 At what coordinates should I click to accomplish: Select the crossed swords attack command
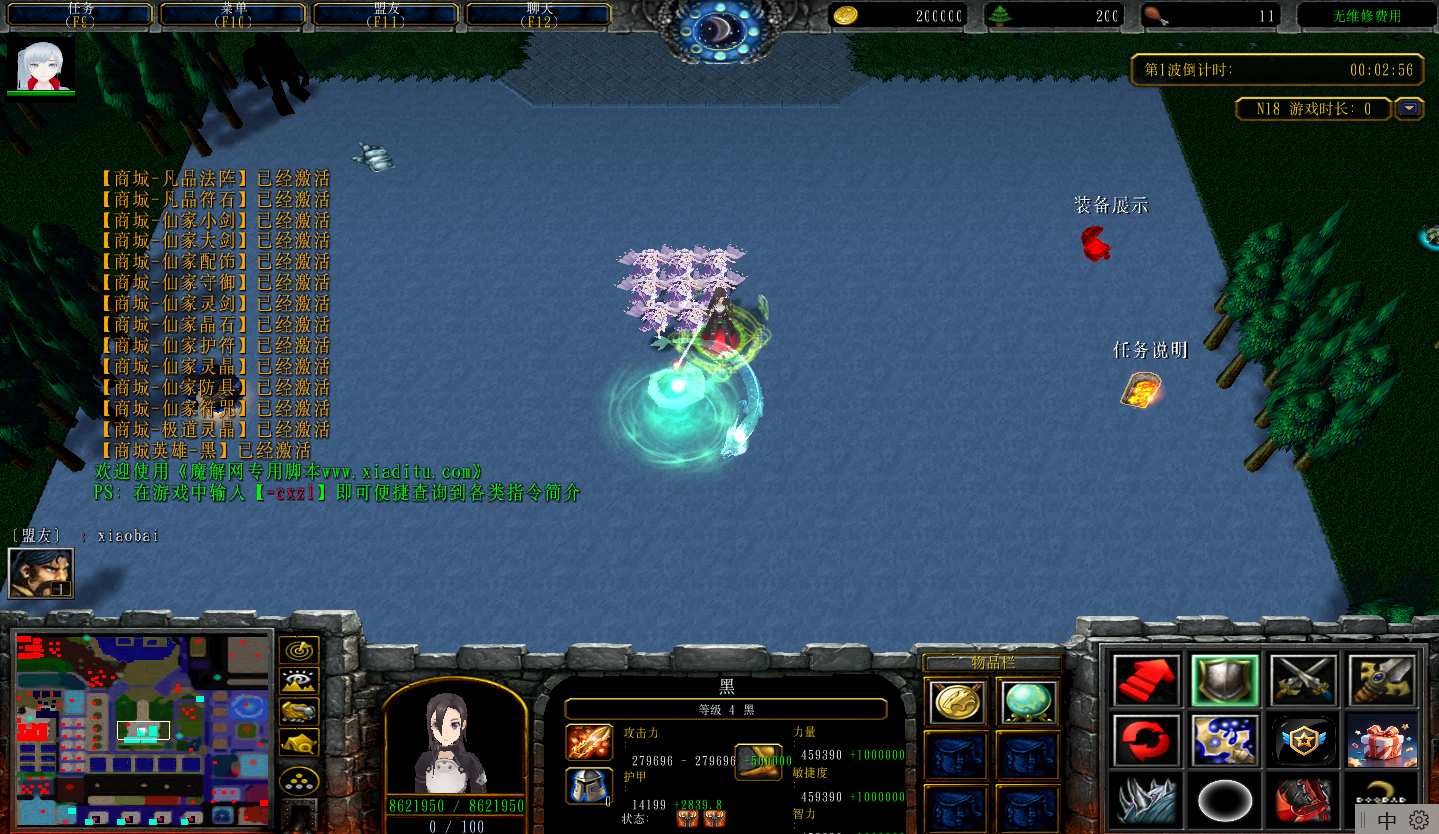(1303, 680)
